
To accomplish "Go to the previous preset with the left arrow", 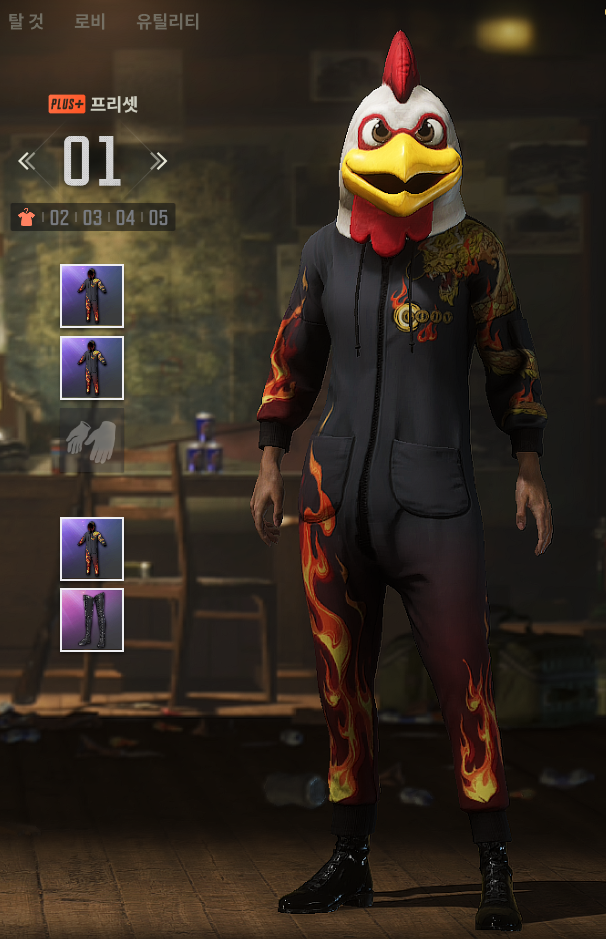I will [27, 160].
